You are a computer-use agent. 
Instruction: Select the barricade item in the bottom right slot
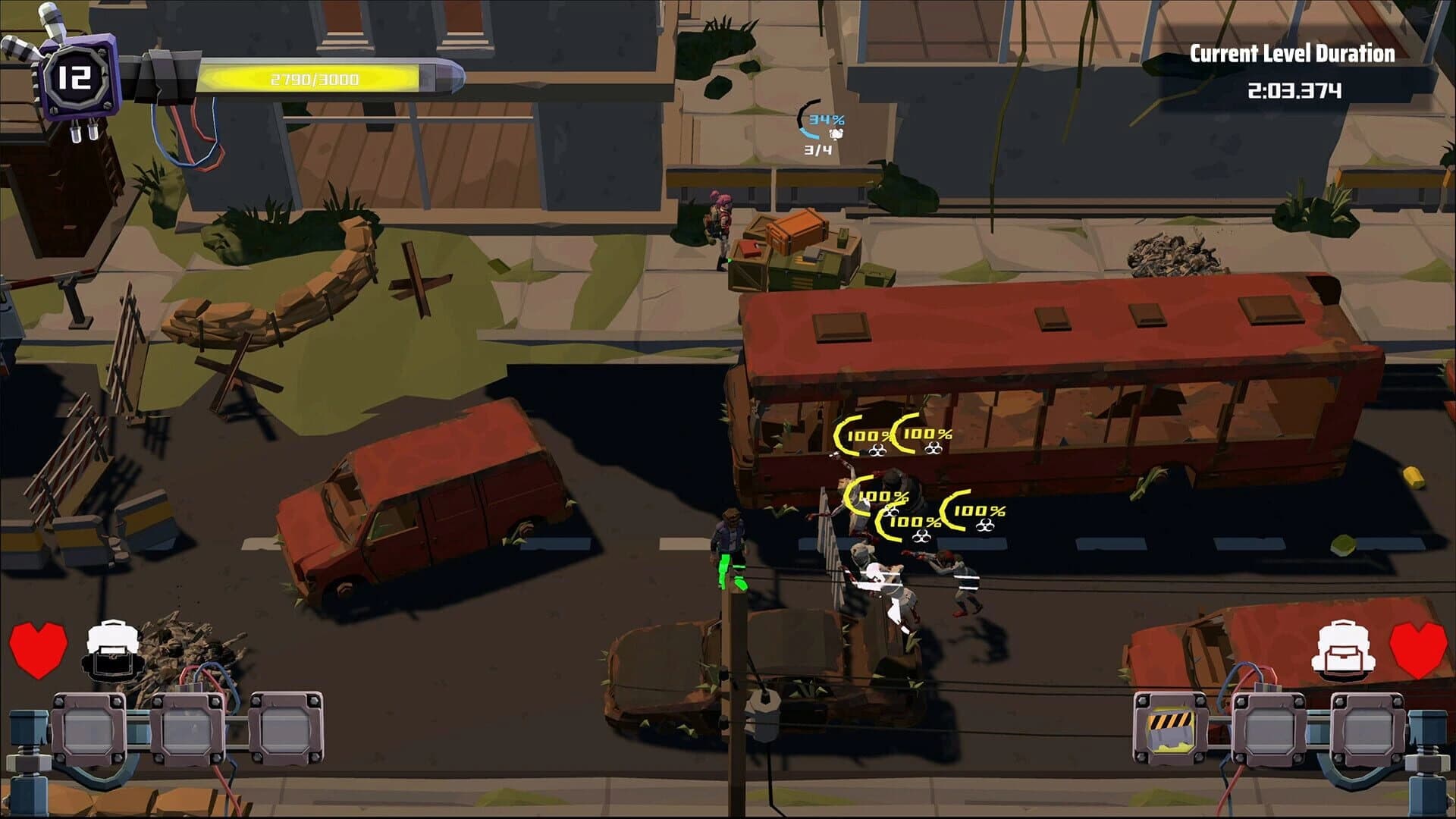(1172, 728)
